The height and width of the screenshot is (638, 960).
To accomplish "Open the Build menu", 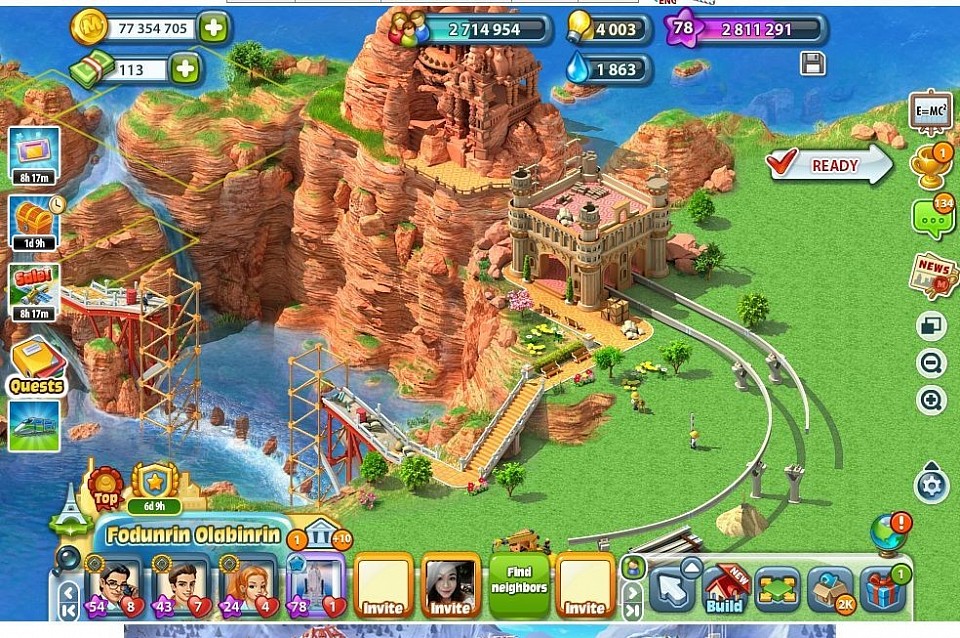I will (x=725, y=589).
